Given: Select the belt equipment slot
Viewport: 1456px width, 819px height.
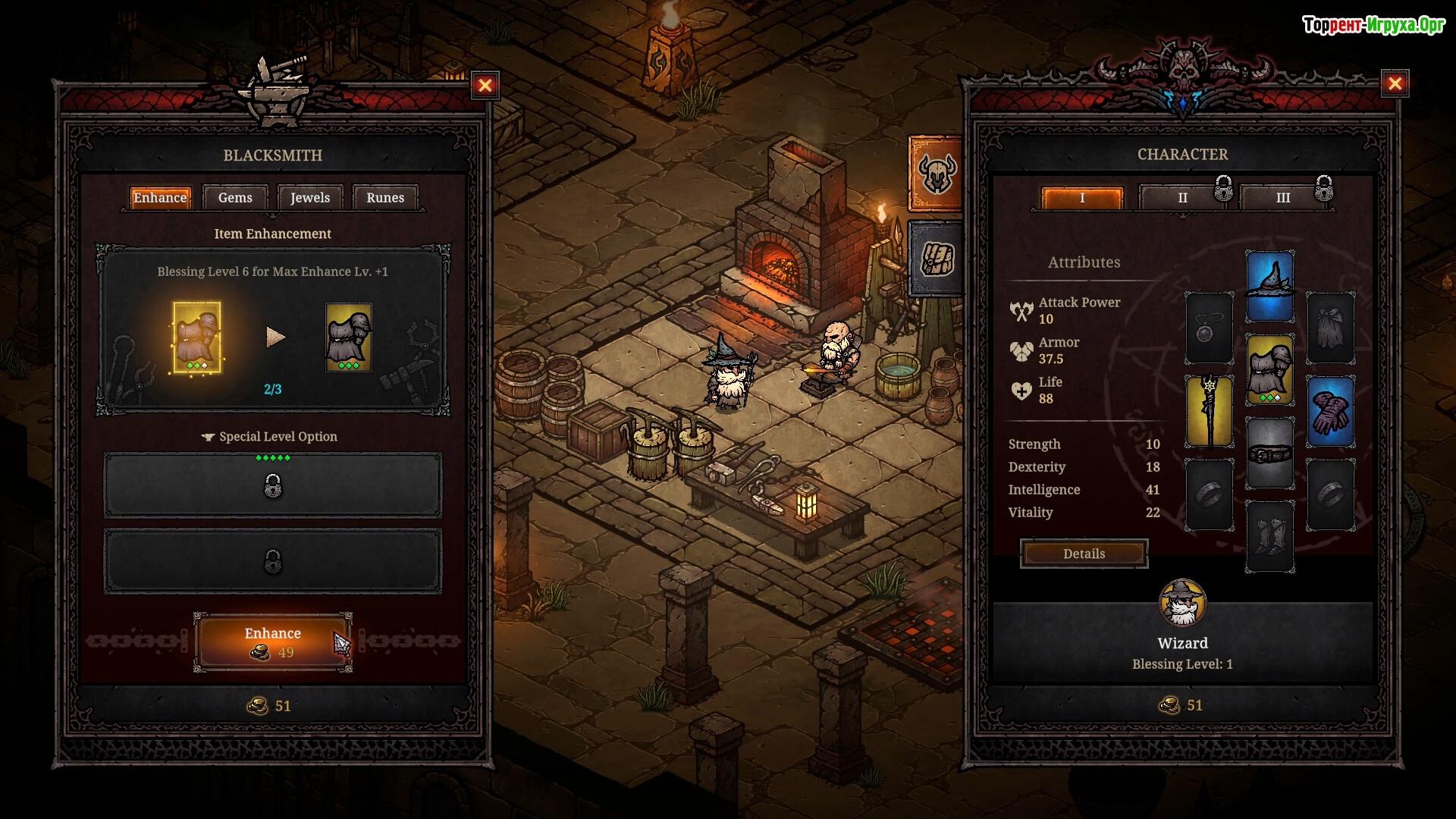Looking at the screenshot, I should point(1270,453).
